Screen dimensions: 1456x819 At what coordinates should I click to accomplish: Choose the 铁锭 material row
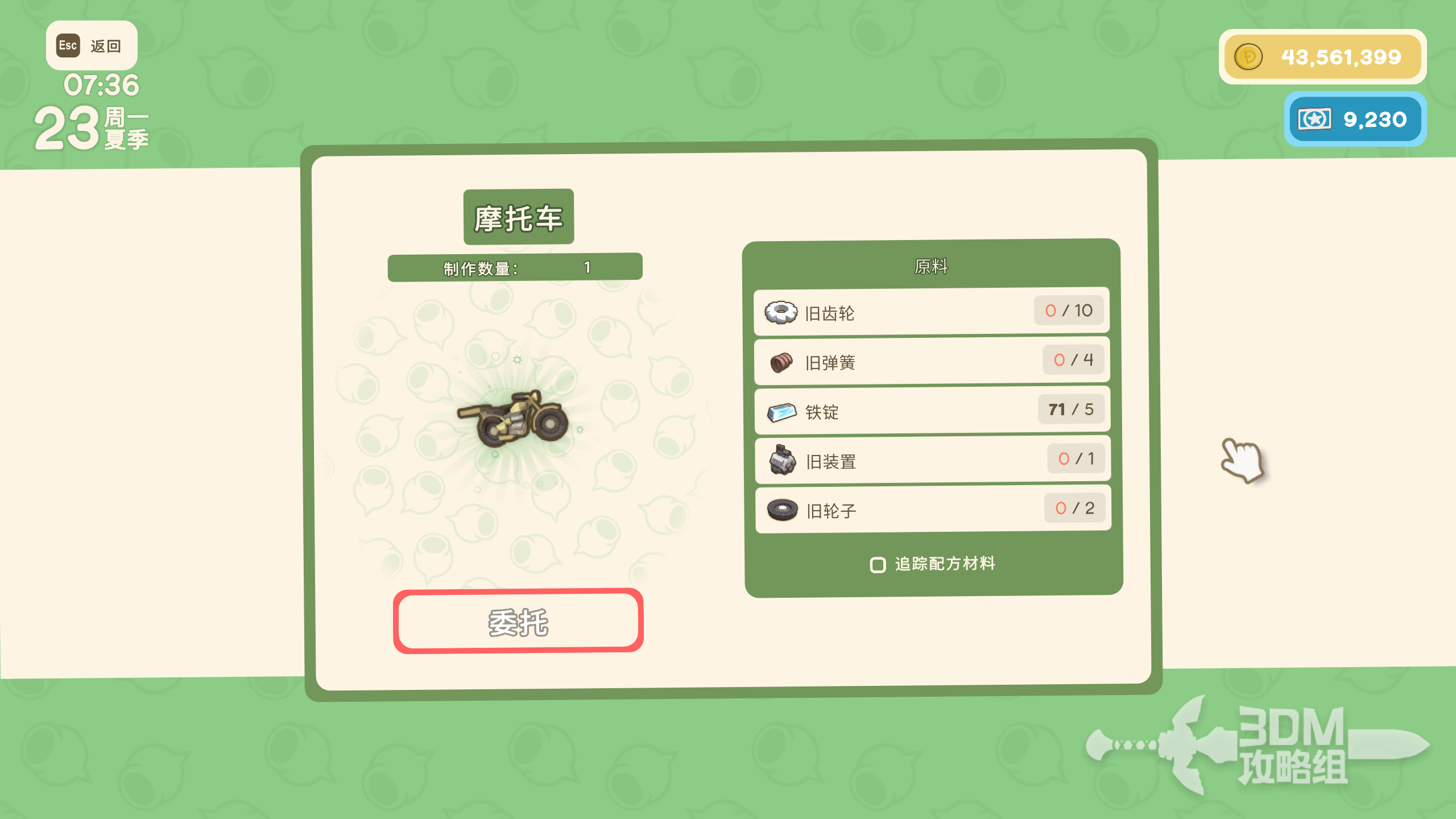tap(932, 411)
